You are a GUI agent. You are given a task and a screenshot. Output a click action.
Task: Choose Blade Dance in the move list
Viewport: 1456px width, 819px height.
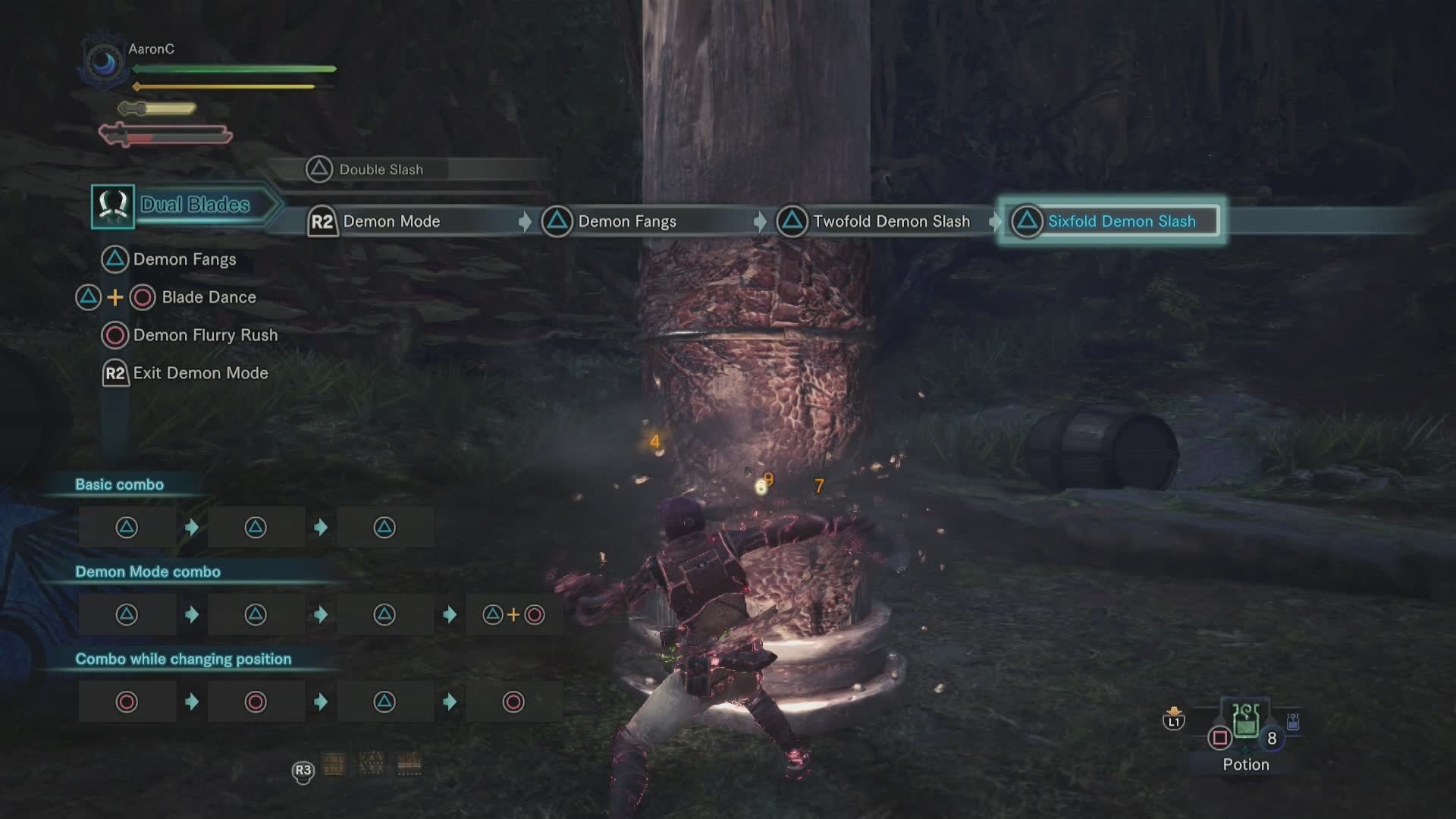(x=209, y=297)
